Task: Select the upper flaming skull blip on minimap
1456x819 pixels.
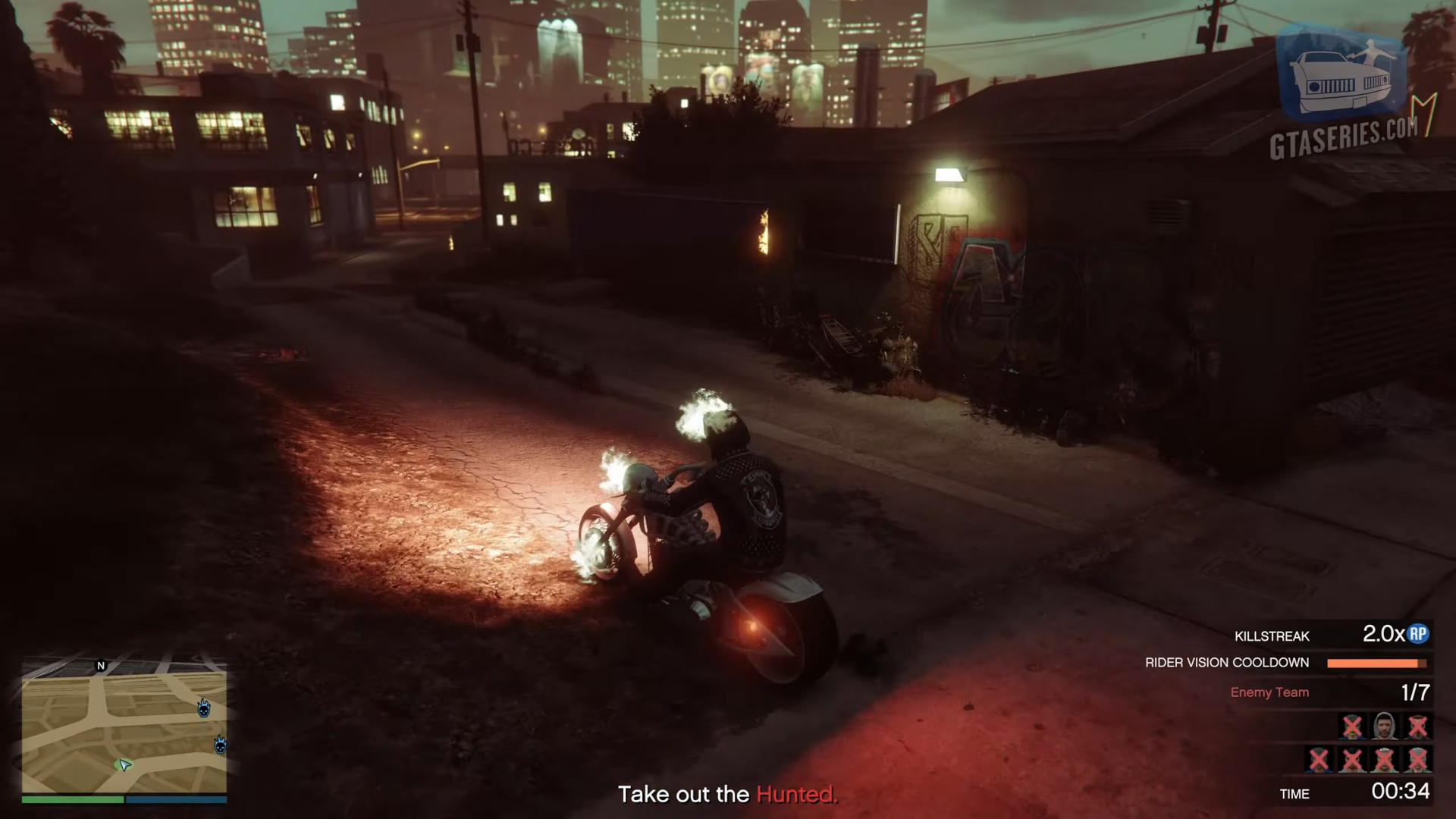Action: point(203,708)
